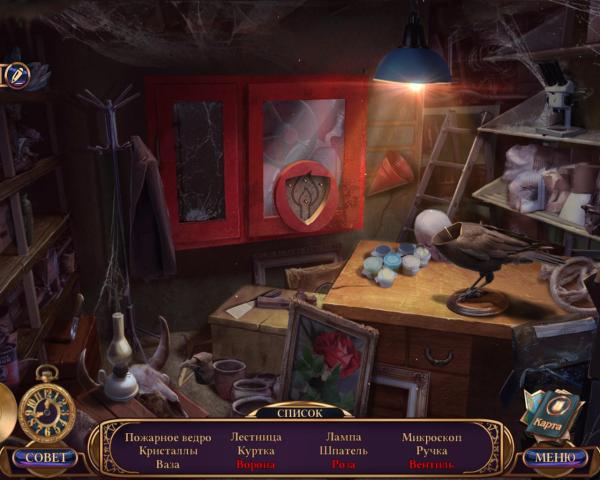This screenshot has height=480, width=600.
Task: Pick 'Шпатель' from the item list
Action: coord(344,451)
